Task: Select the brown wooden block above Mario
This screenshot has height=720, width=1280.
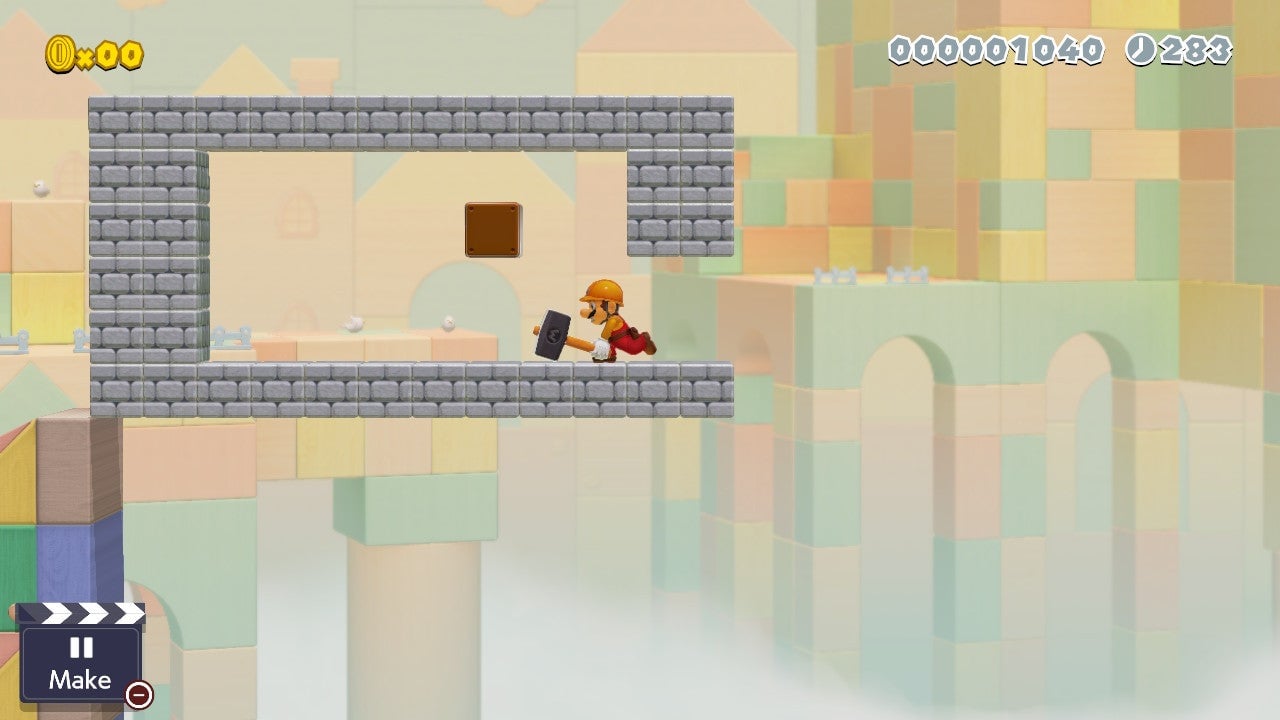Action: [x=491, y=228]
